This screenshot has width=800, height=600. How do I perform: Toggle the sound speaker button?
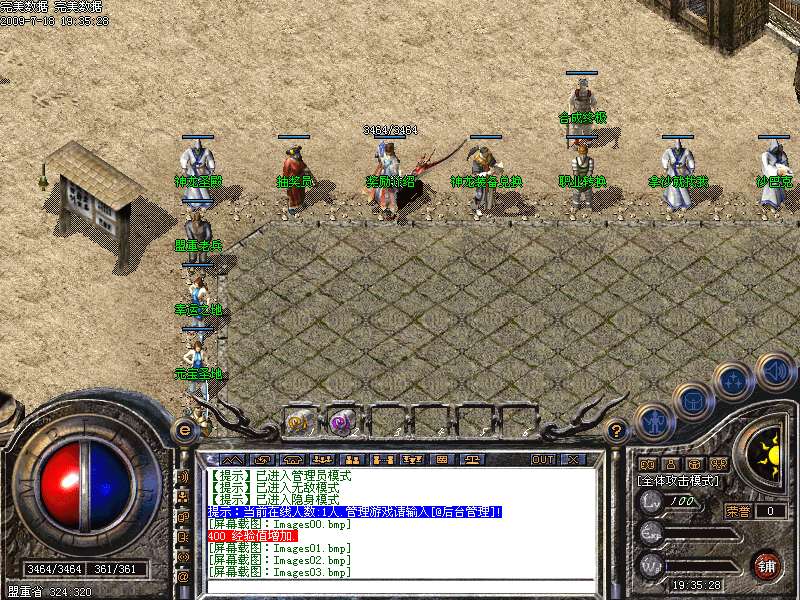774,371
